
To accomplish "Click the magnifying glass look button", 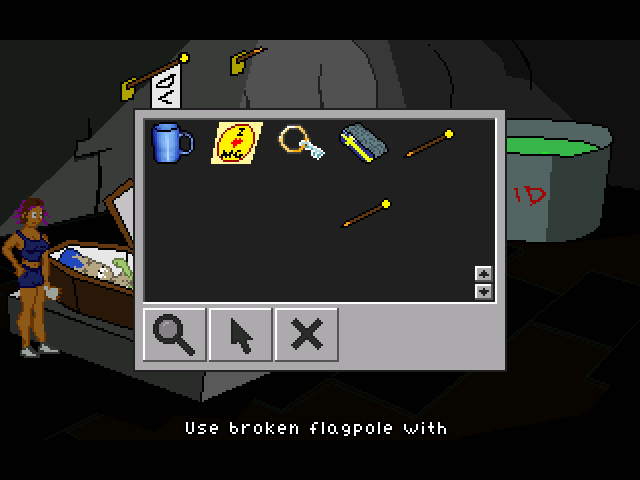I will pyautogui.click(x=175, y=334).
